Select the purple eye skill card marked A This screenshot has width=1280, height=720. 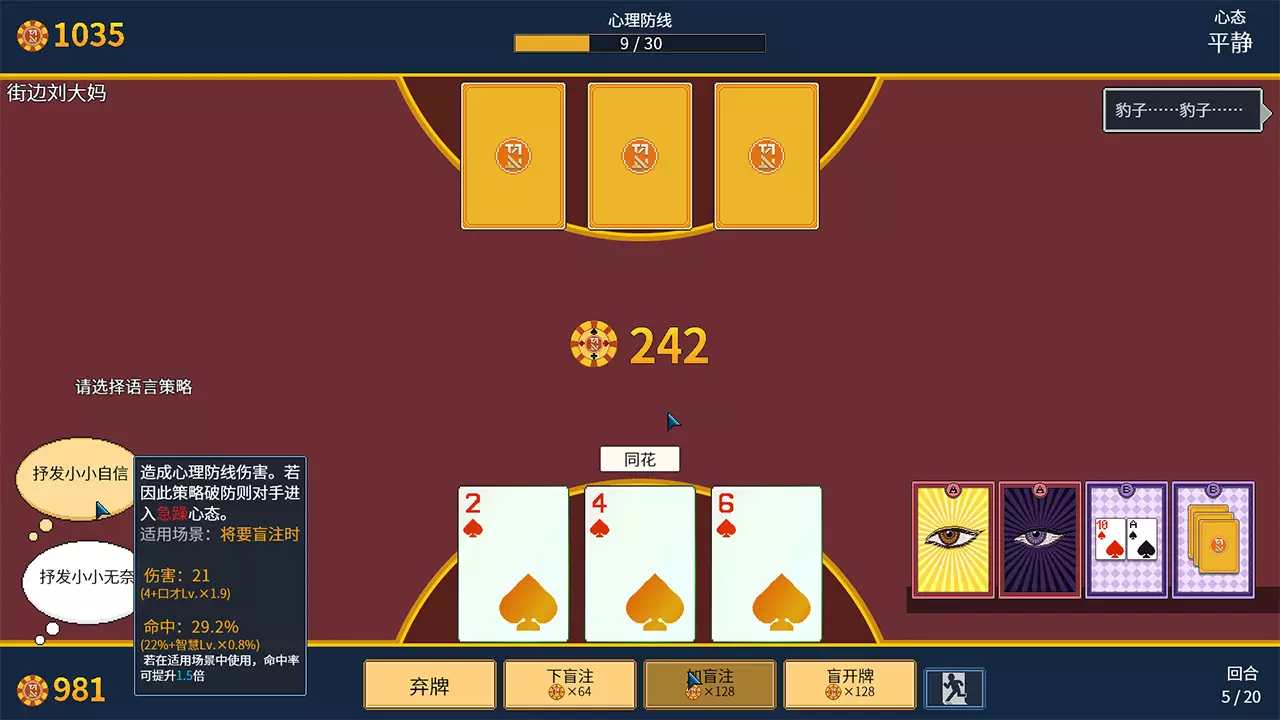[x=1038, y=539]
